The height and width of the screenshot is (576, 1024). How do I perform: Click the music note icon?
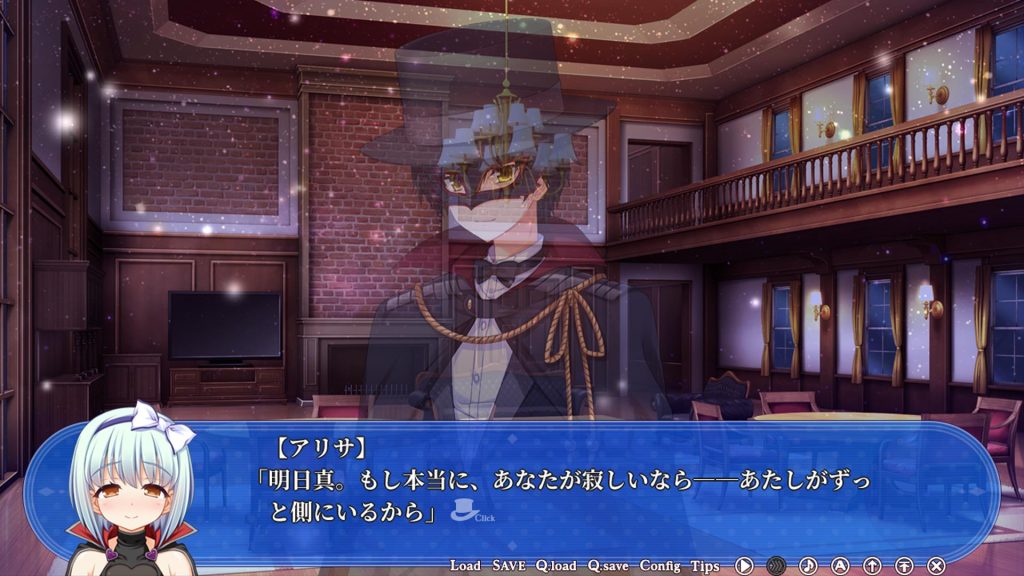808,566
